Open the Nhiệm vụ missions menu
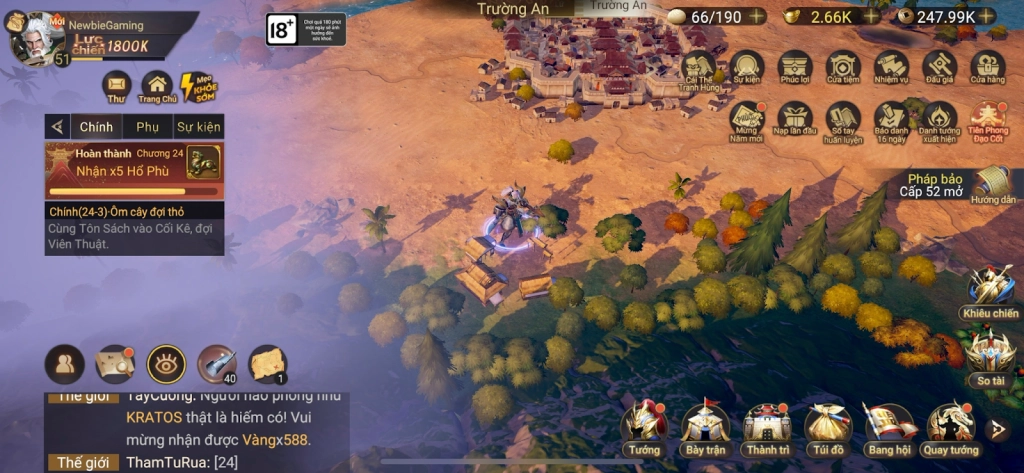The image size is (1024, 473). [891, 68]
